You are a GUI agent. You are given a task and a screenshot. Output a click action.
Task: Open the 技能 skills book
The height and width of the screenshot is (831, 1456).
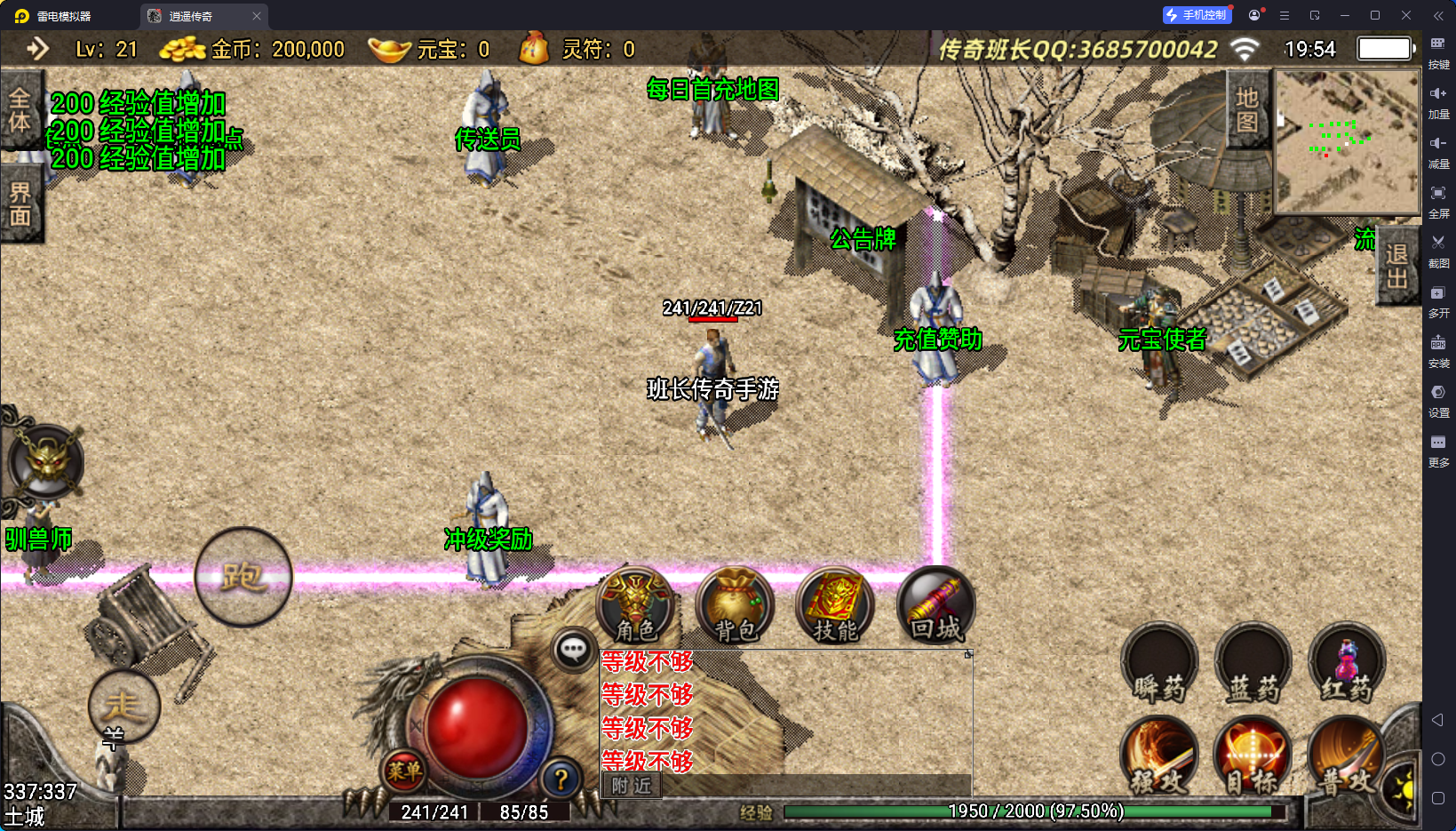[835, 606]
